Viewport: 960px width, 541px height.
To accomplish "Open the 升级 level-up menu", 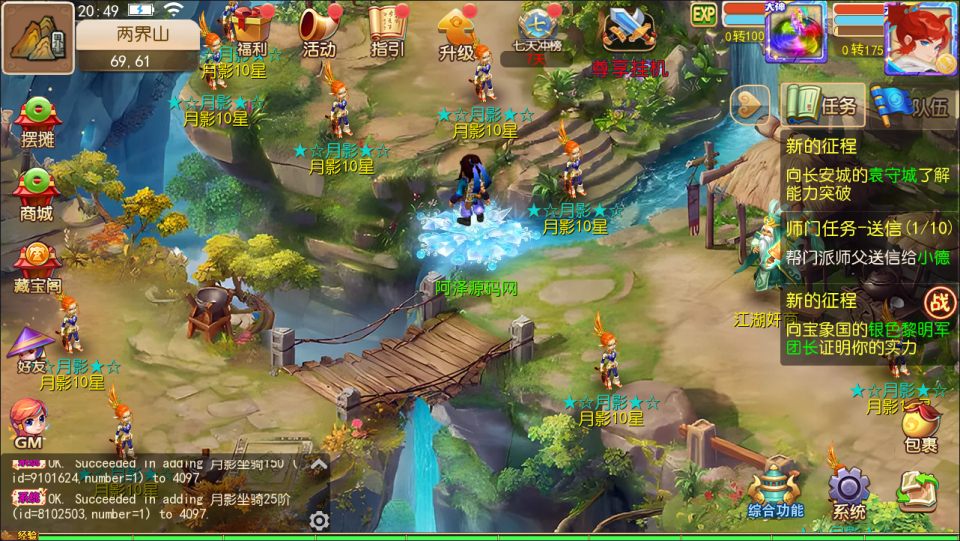I will pos(456,32).
